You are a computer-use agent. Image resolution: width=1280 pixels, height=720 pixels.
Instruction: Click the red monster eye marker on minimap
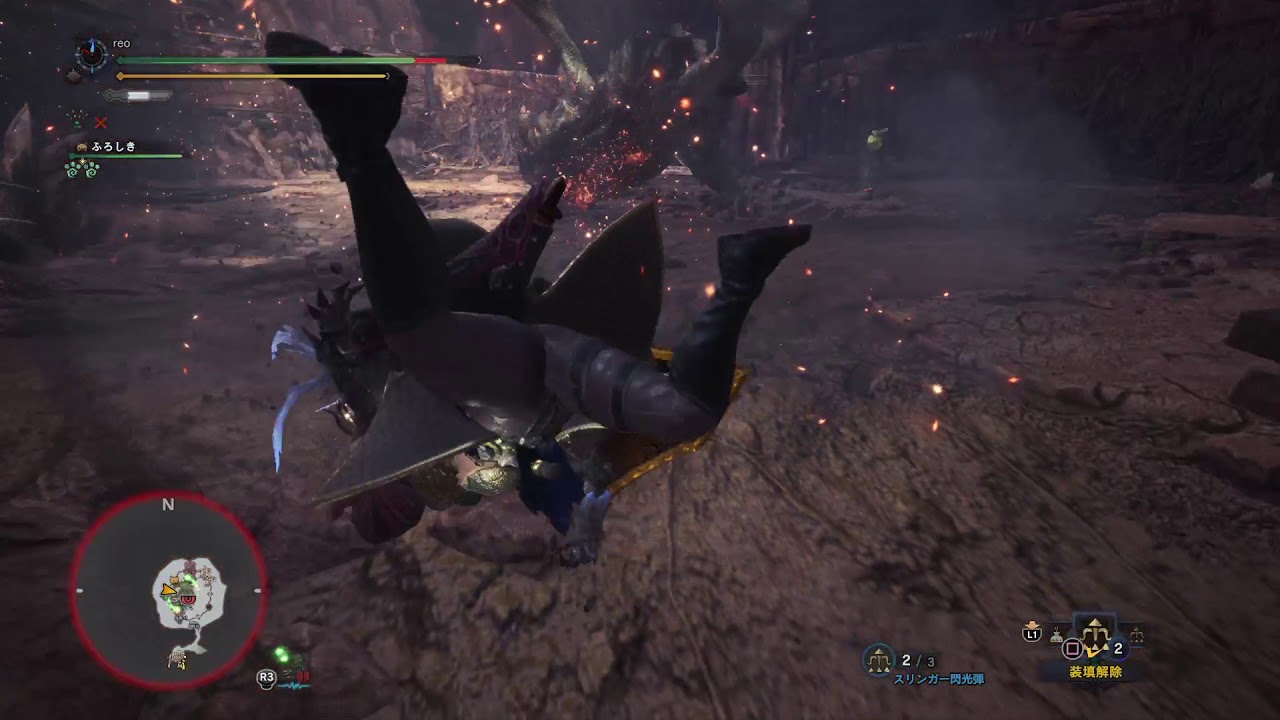click(x=186, y=598)
